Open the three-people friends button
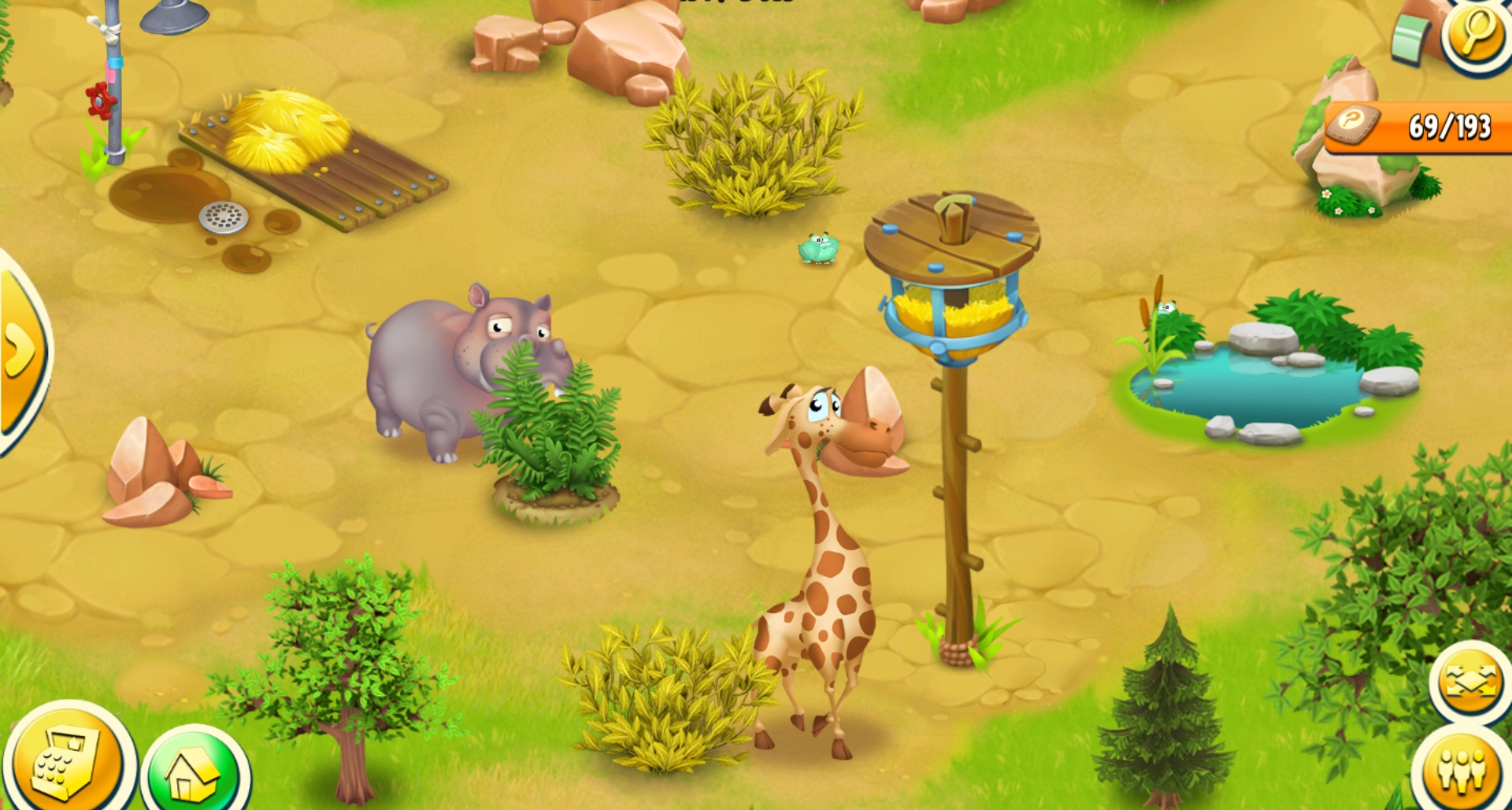1512x810 pixels. tap(1462, 770)
